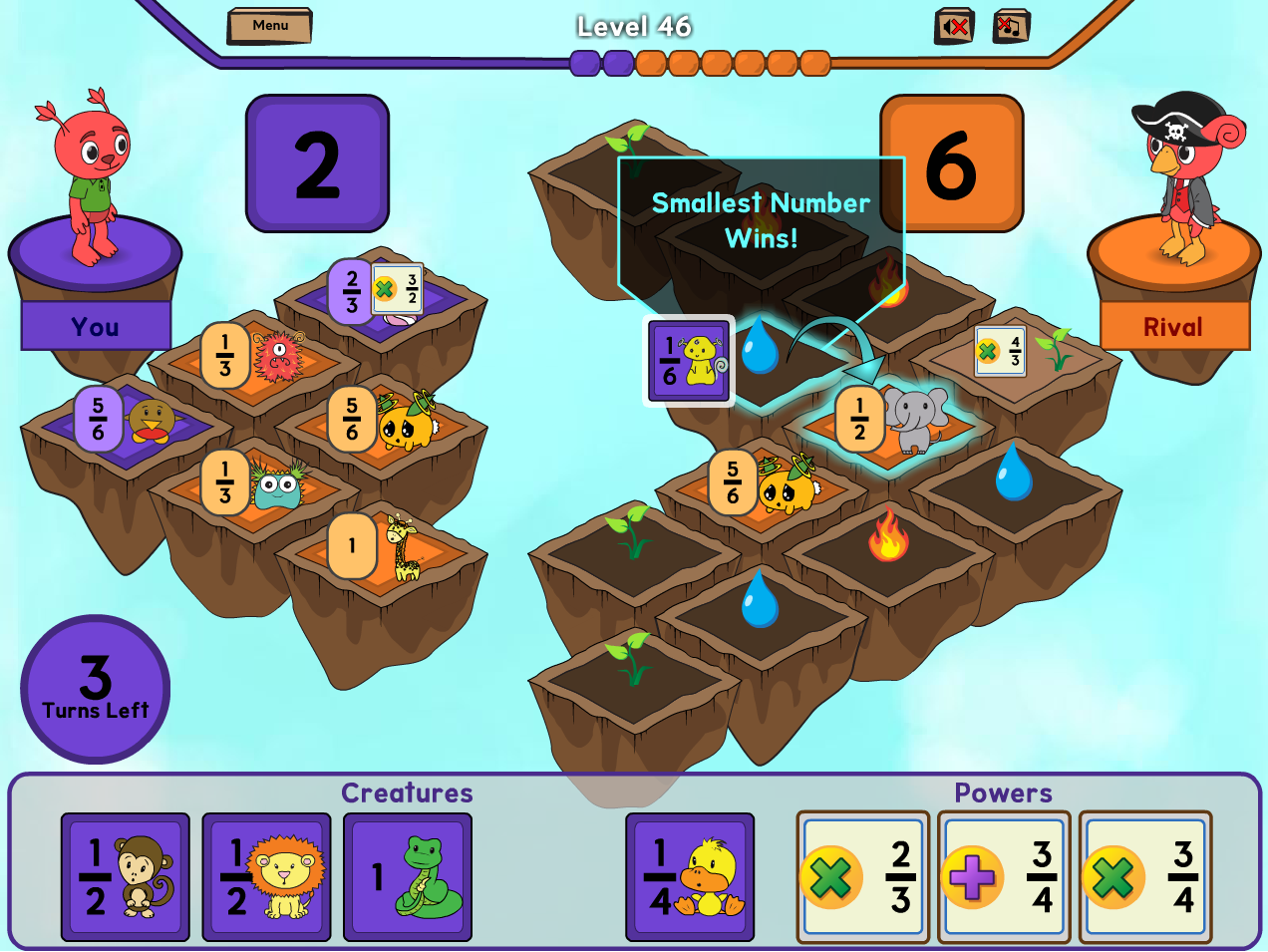This screenshot has height=952, width=1268.
Task: Choose the 1/2 lion creature card
Action: click(266, 877)
